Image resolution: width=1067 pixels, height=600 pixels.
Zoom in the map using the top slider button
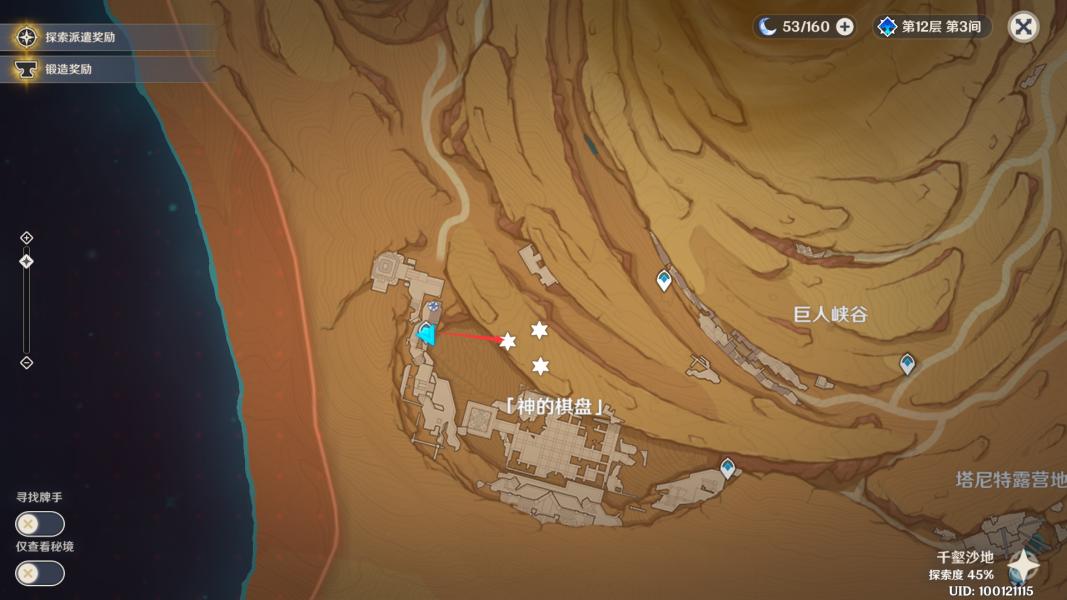27,238
